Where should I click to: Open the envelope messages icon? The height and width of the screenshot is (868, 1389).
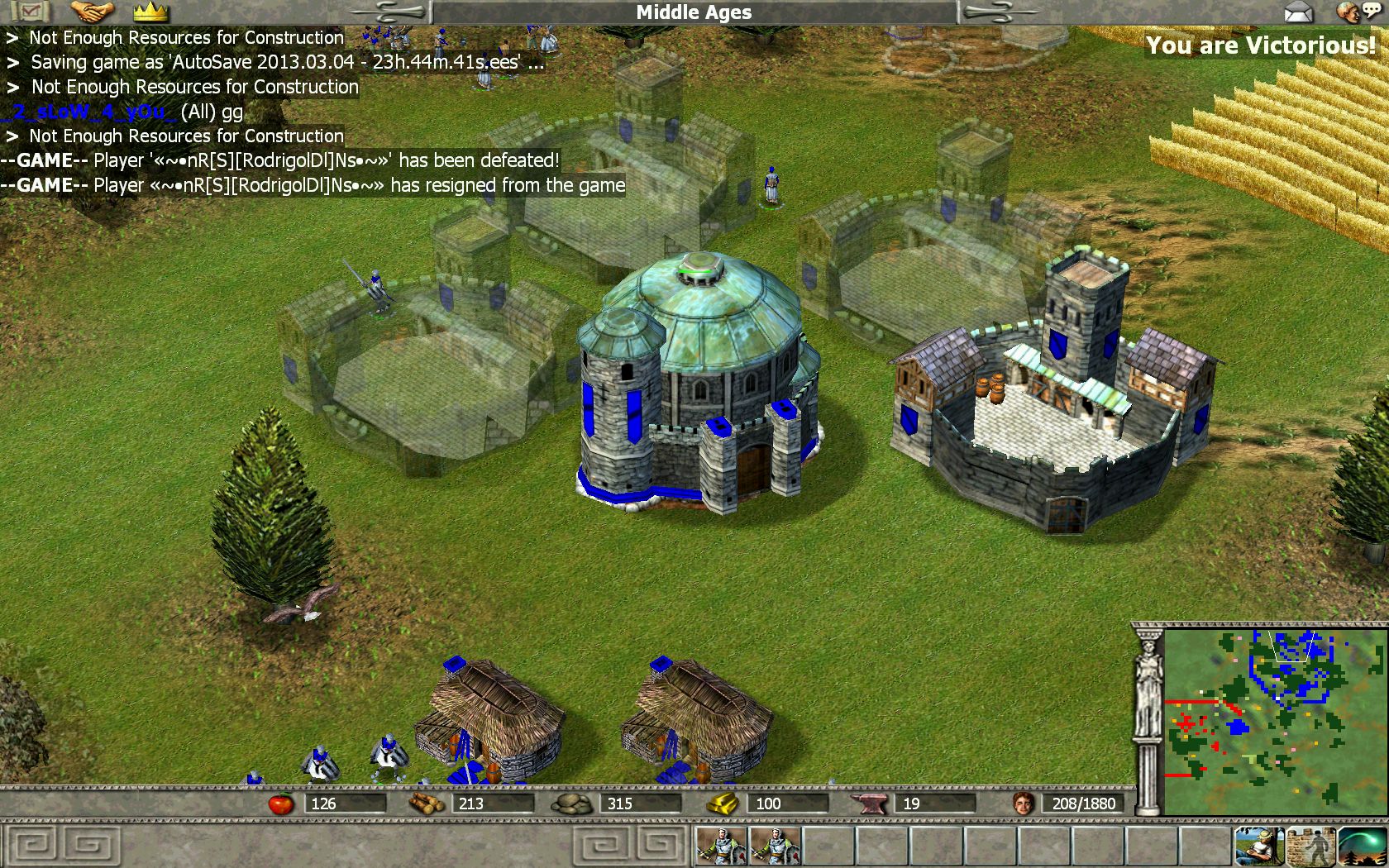[1299, 12]
